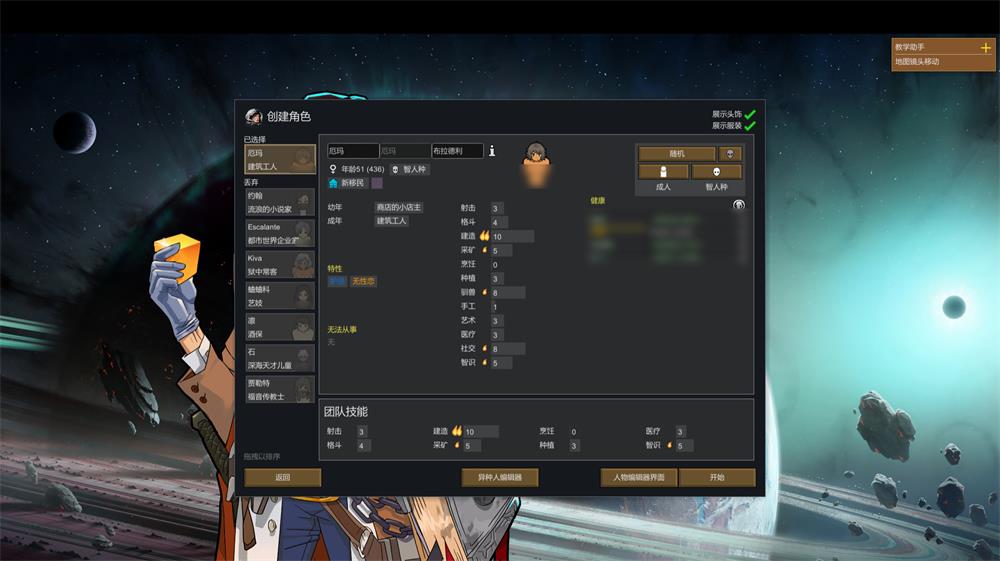Open the pawn info 'i' icon

point(492,150)
